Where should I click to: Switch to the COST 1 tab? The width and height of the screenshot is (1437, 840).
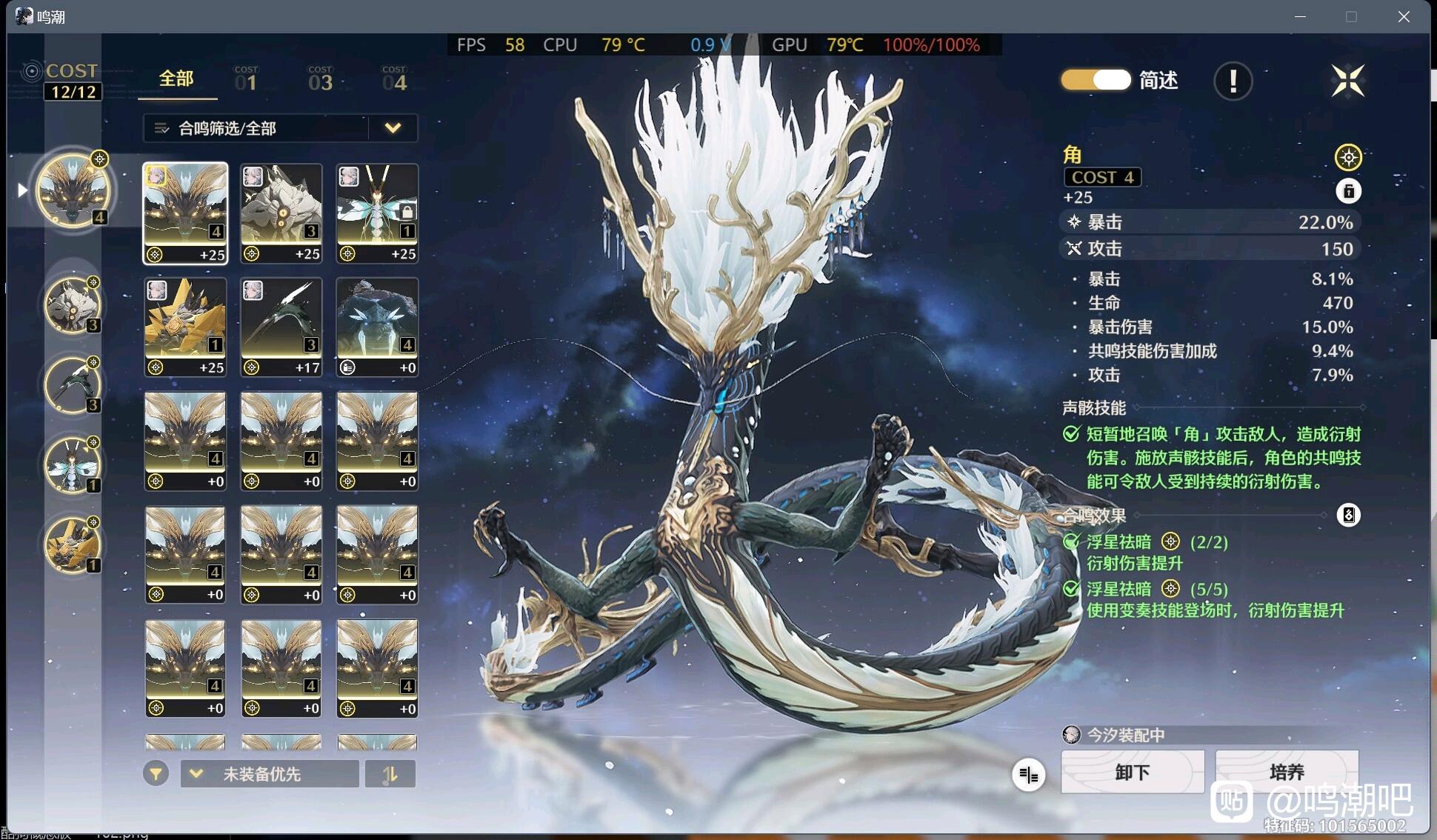click(x=246, y=79)
